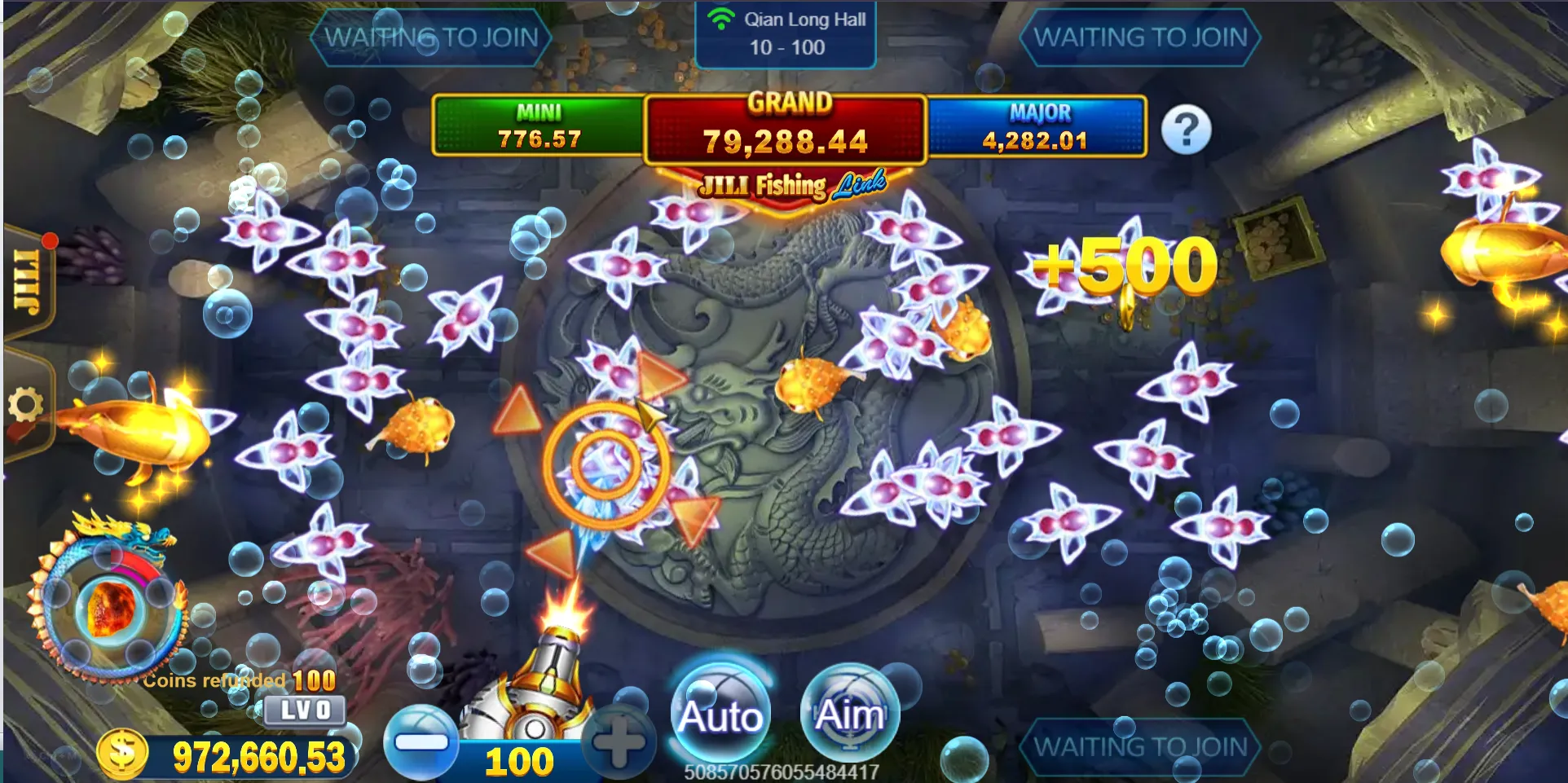1568x783 pixels.
Task: Increase the bet with the plus button
Action: click(619, 742)
